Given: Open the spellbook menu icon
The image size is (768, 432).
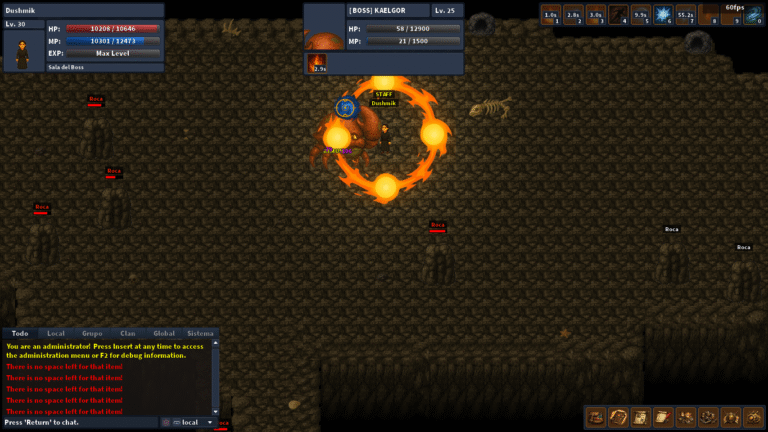Looking at the screenshot, I should click(618, 417).
